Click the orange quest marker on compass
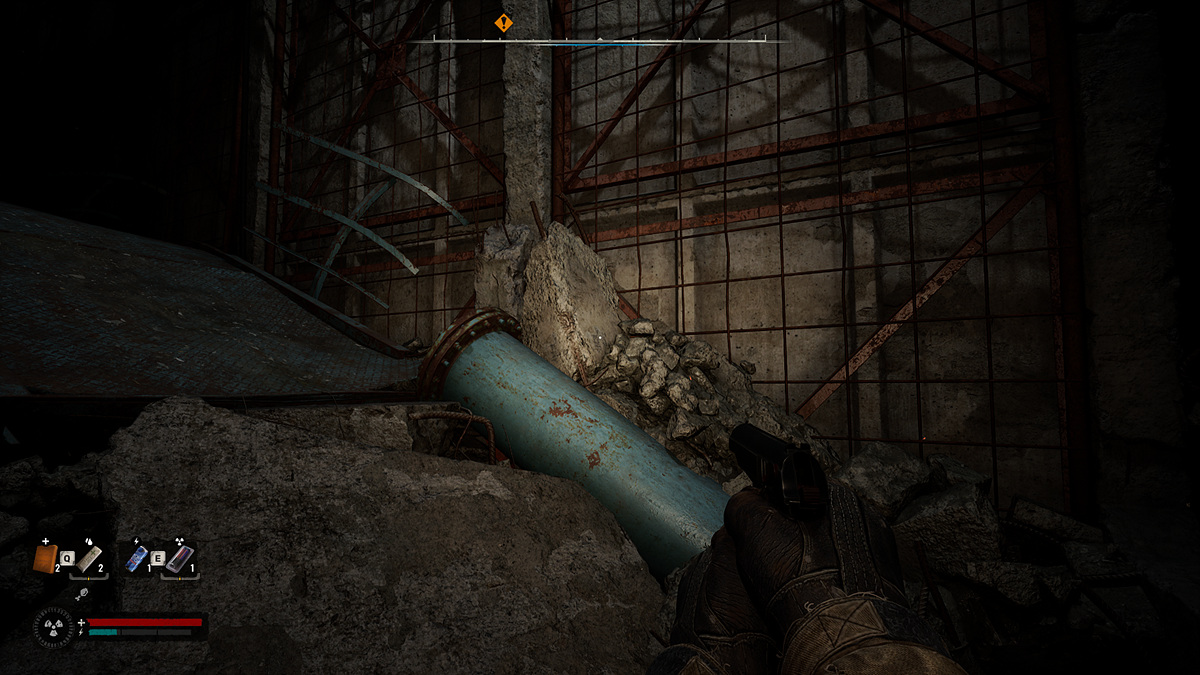1200x675 pixels. pyautogui.click(x=503, y=22)
